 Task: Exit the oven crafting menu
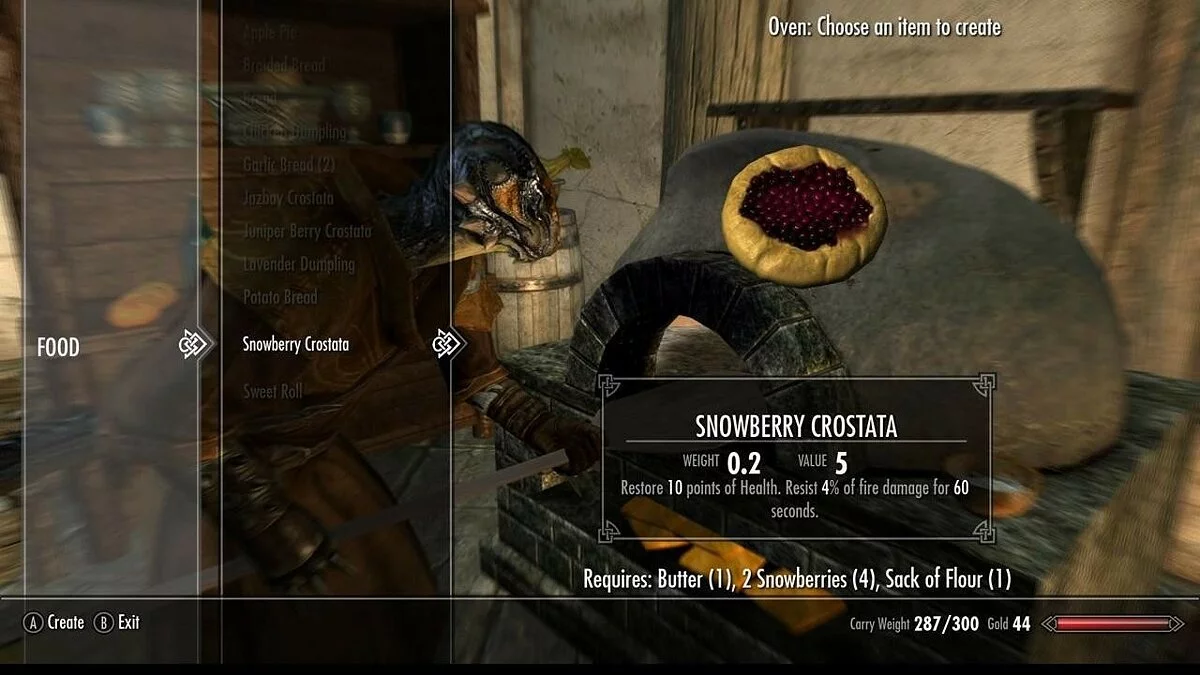(x=117, y=622)
